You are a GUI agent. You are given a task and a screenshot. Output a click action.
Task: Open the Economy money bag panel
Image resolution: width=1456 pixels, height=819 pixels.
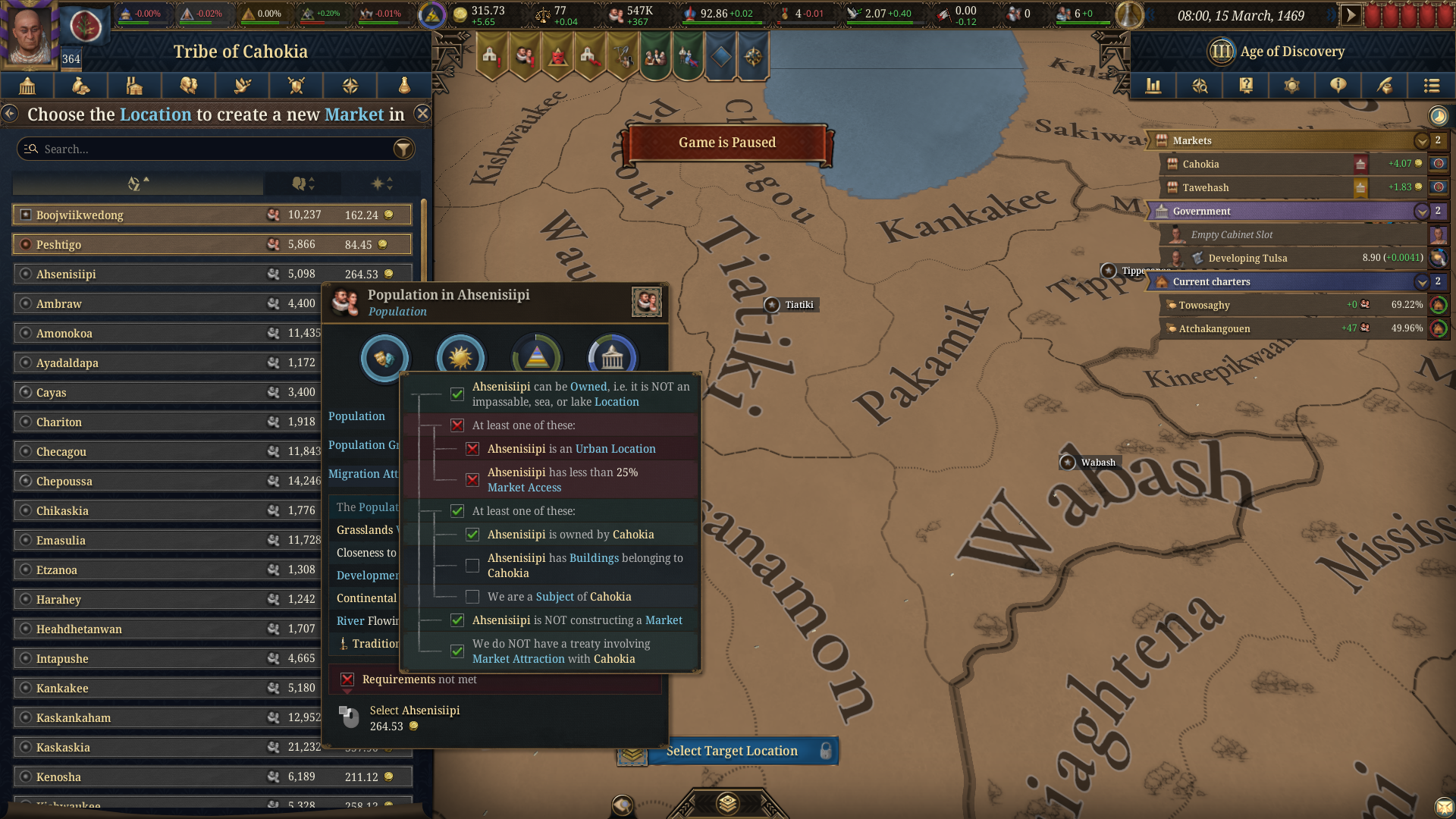click(81, 86)
